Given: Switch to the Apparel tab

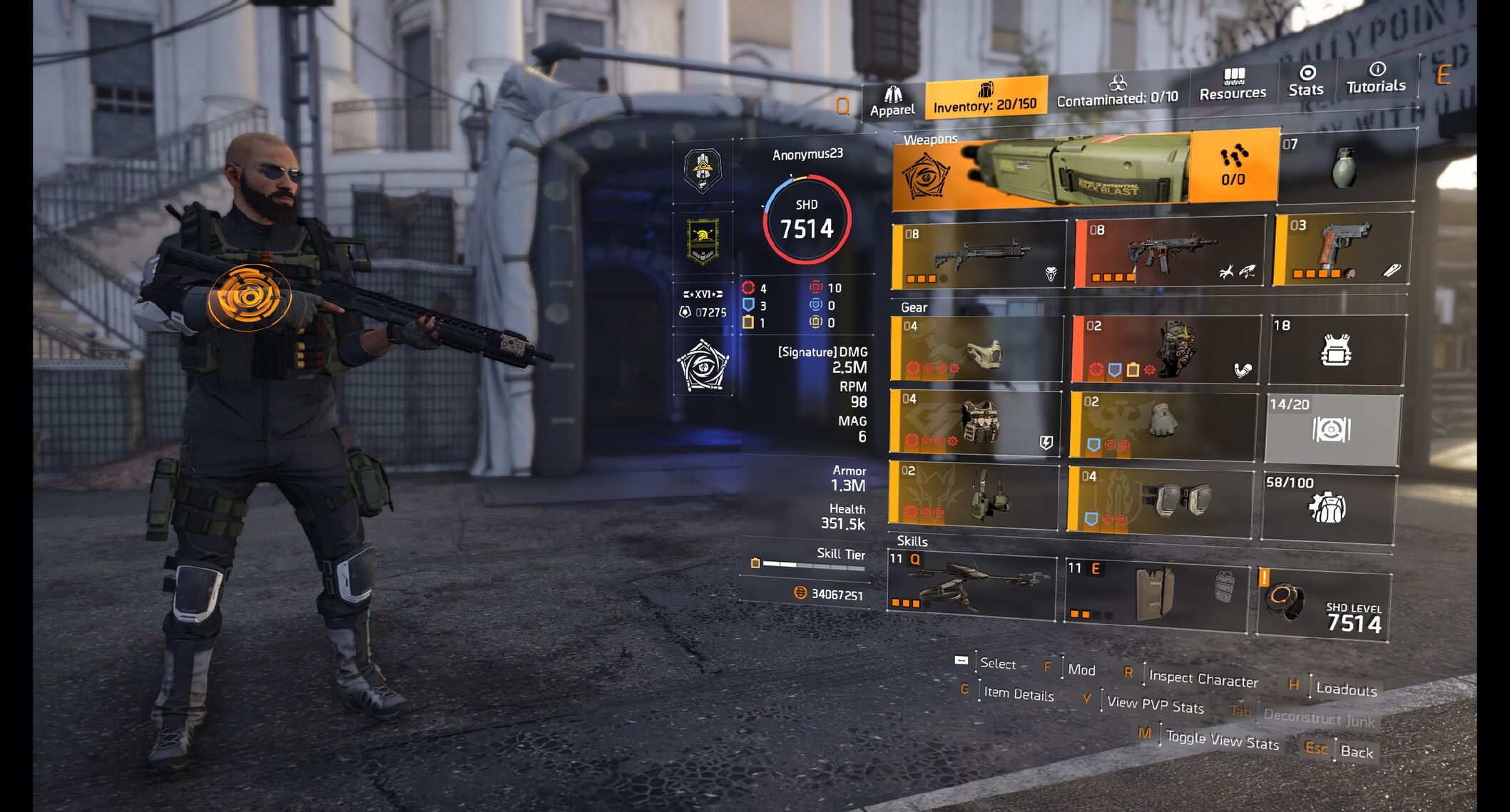Looking at the screenshot, I should pyautogui.click(x=892, y=101).
